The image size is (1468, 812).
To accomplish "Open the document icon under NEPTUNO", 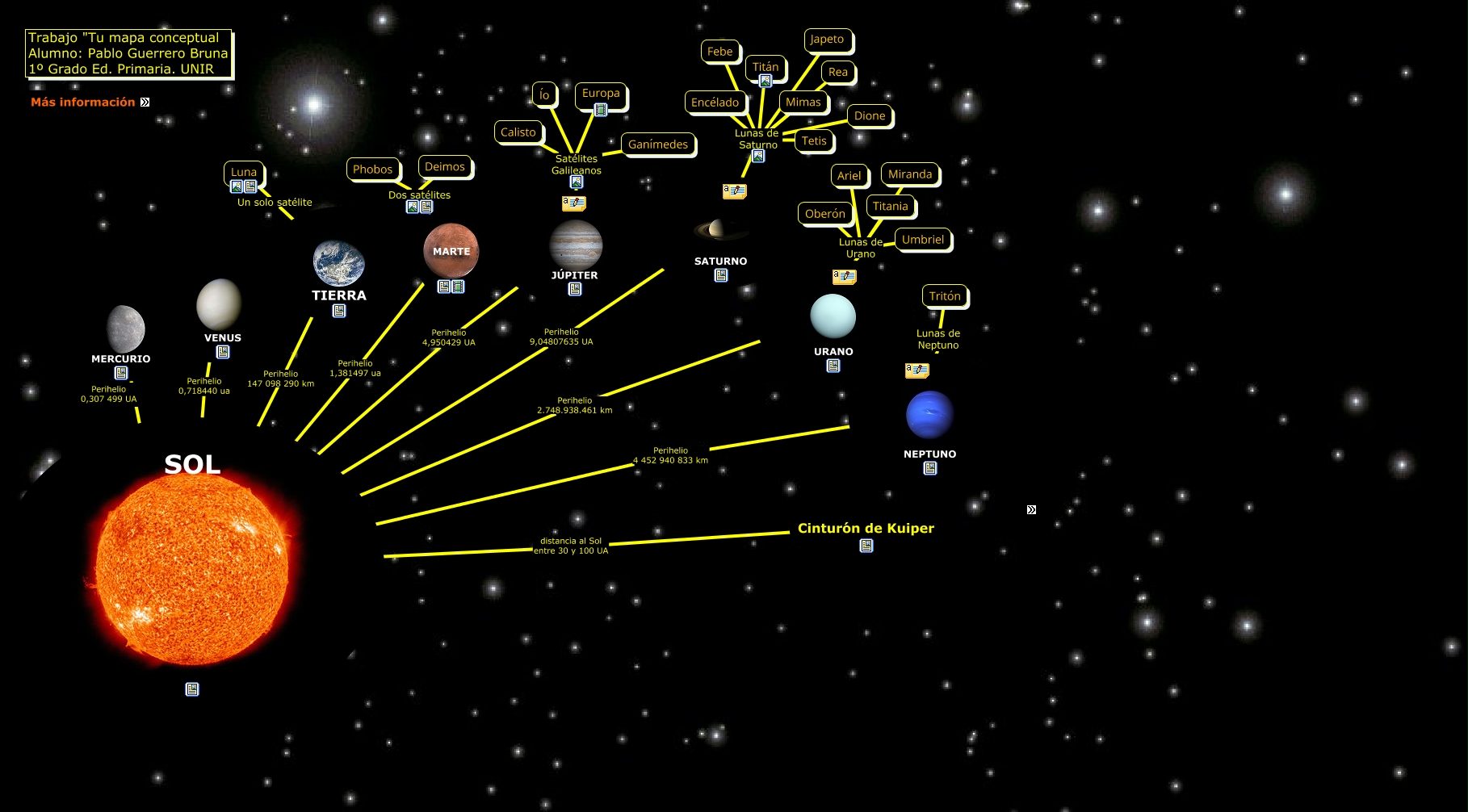I will pyautogui.click(x=930, y=468).
